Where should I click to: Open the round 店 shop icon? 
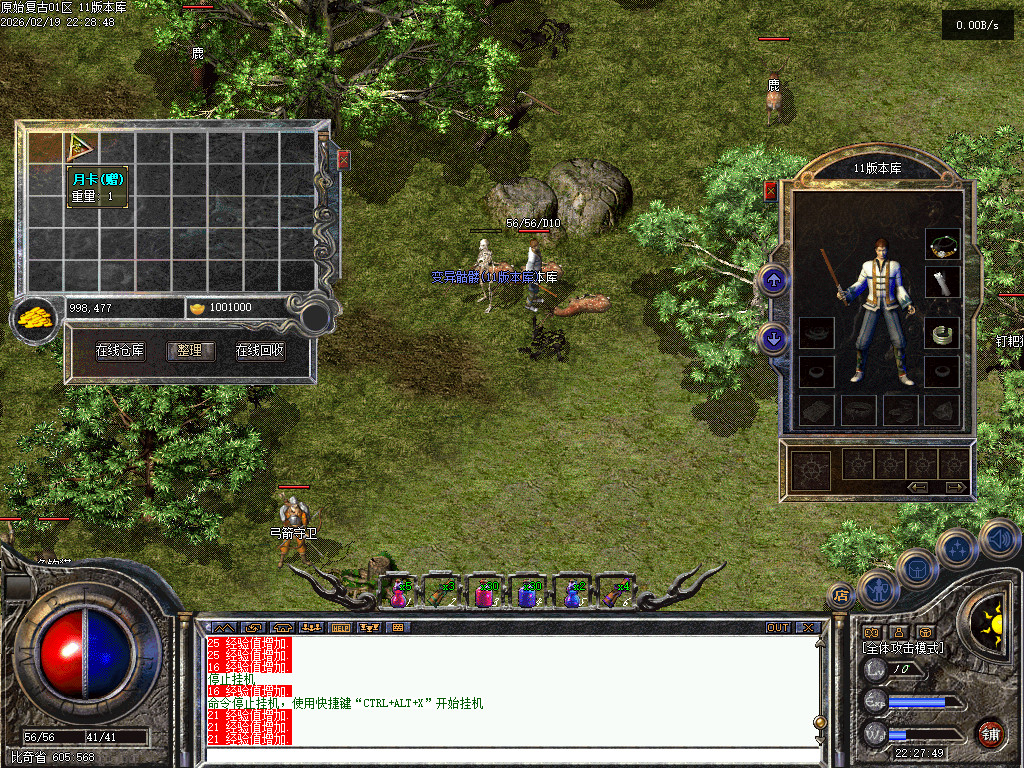click(x=840, y=596)
